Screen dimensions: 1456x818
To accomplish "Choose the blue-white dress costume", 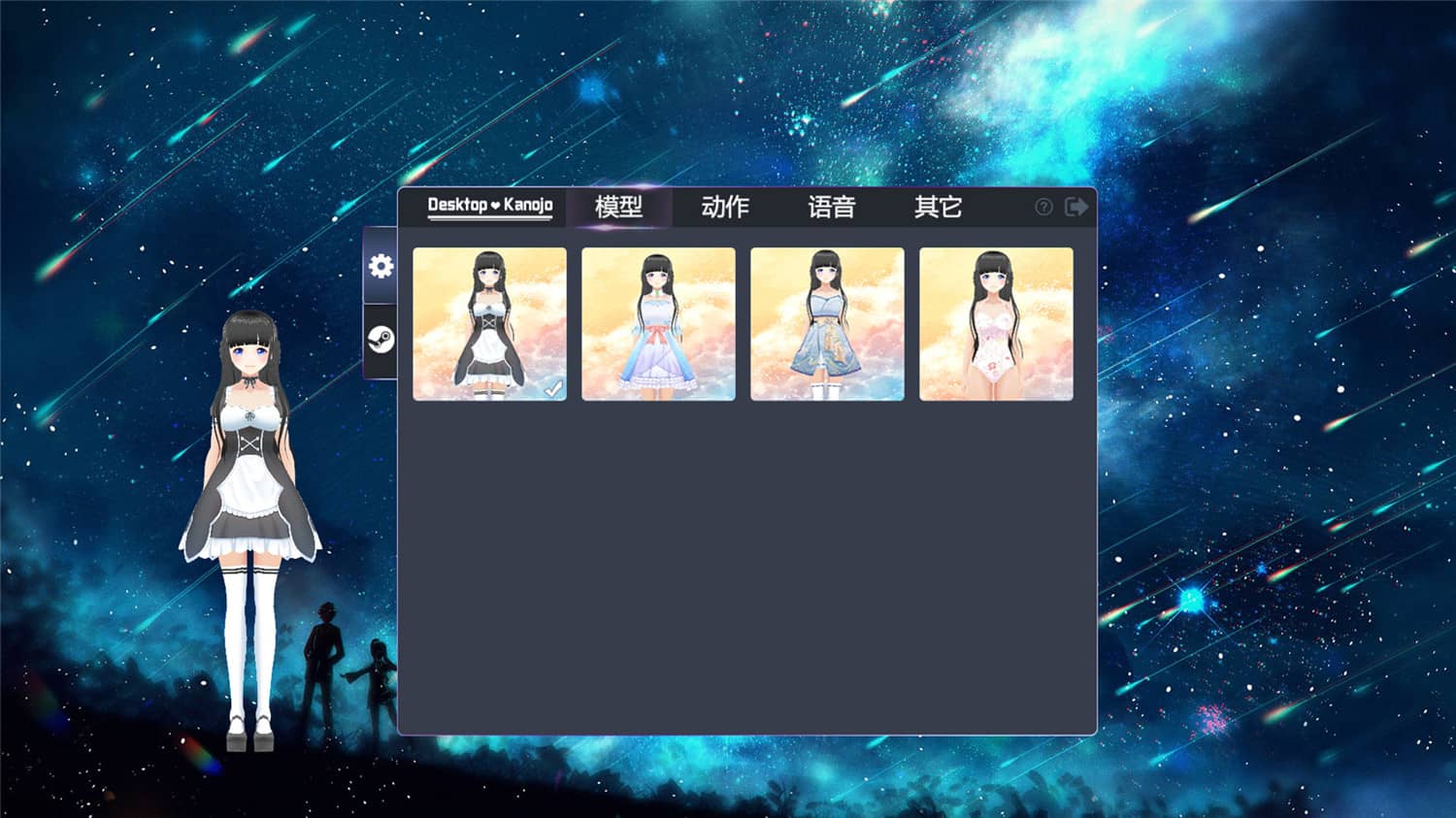I will pyautogui.click(x=658, y=323).
